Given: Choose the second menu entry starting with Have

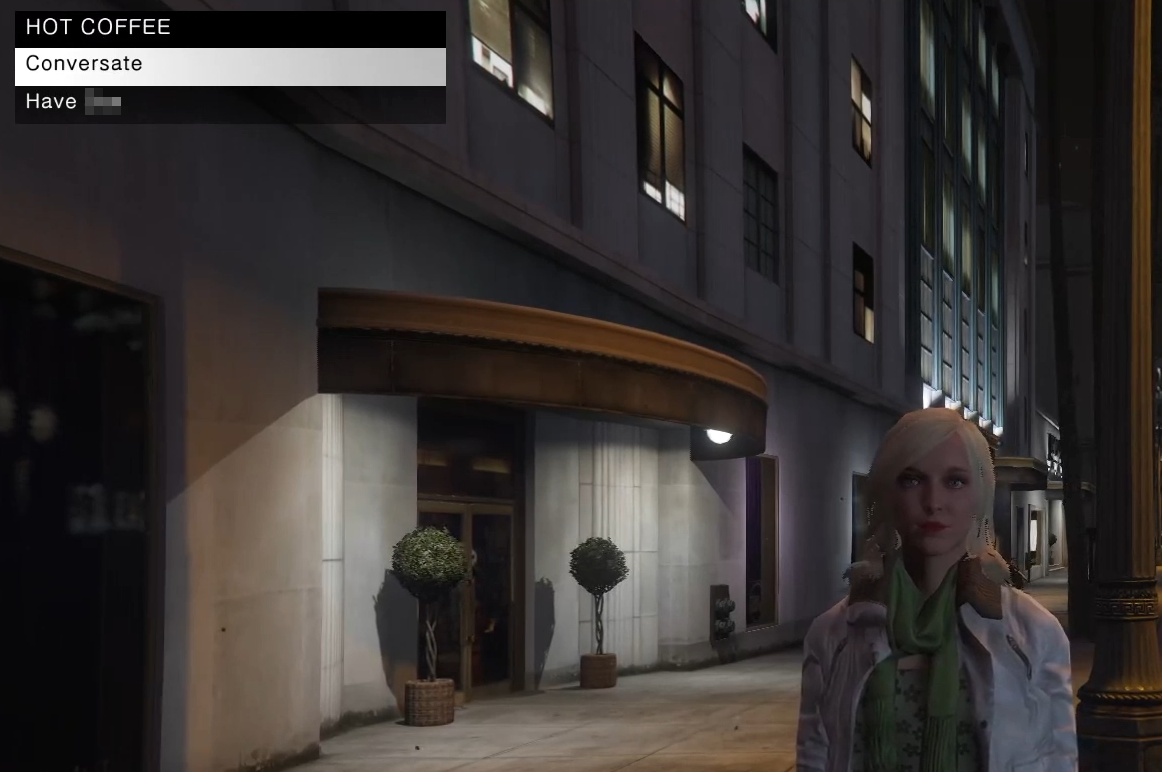Looking at the screenshot, I should (x=230, y=102).
